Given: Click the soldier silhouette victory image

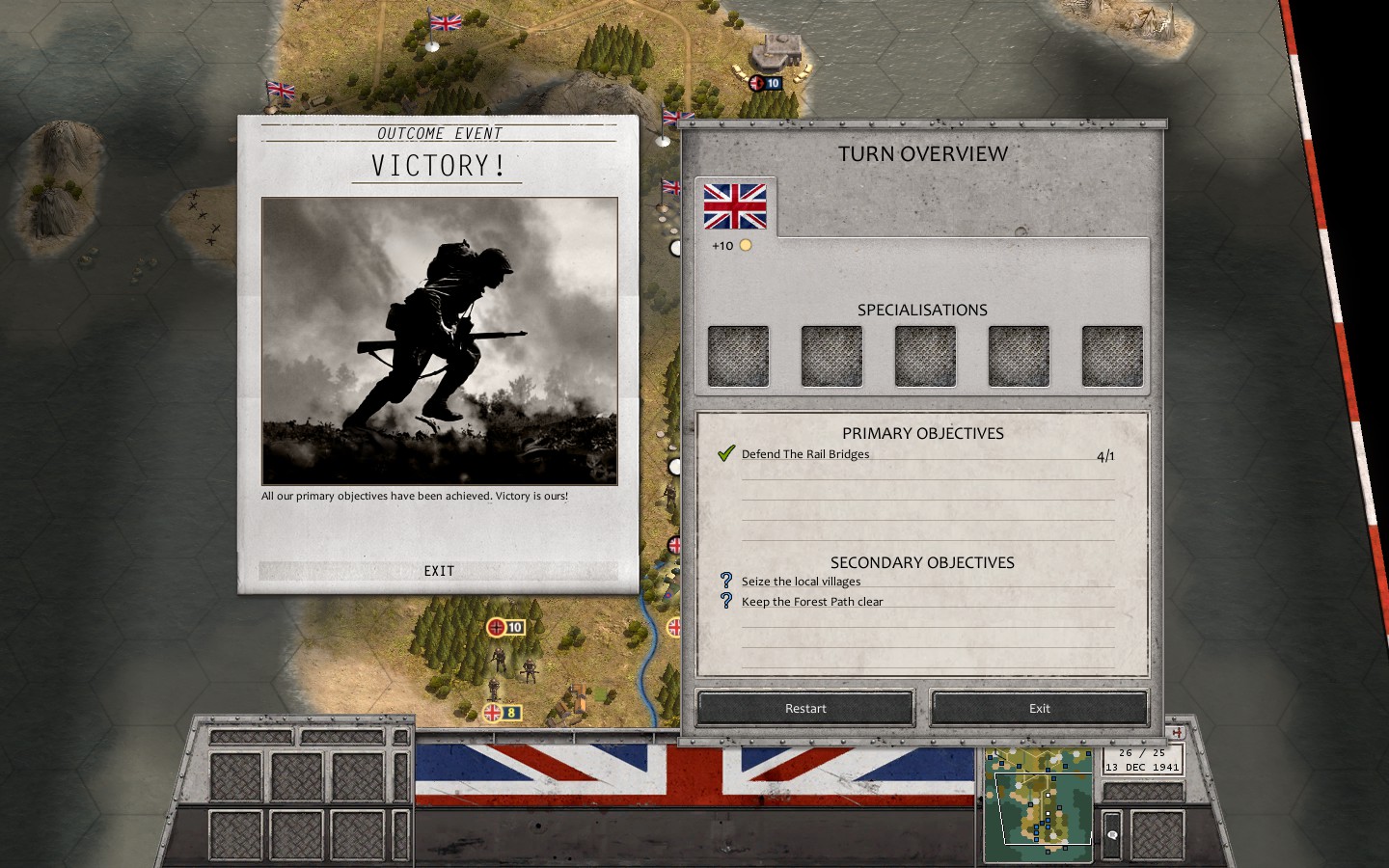Looking at the screenshot, I should 439,339.
